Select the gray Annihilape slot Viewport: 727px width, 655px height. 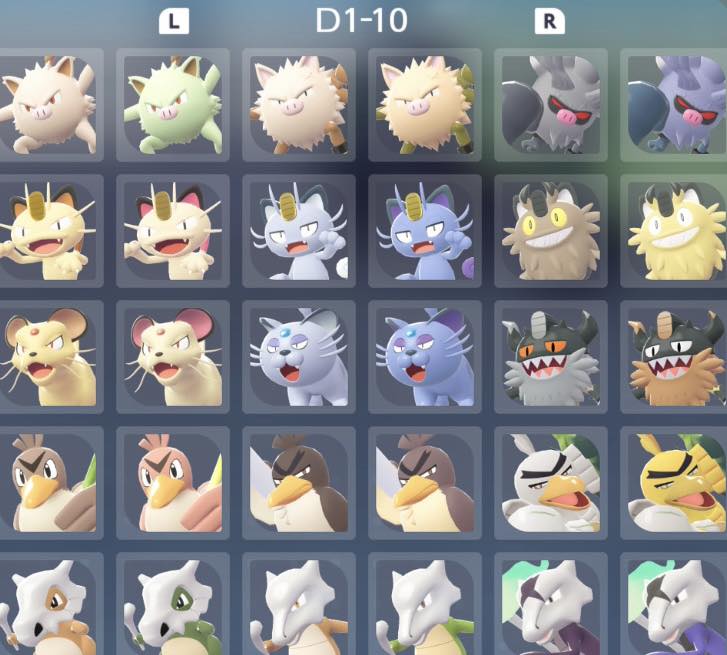pos(549,106)
